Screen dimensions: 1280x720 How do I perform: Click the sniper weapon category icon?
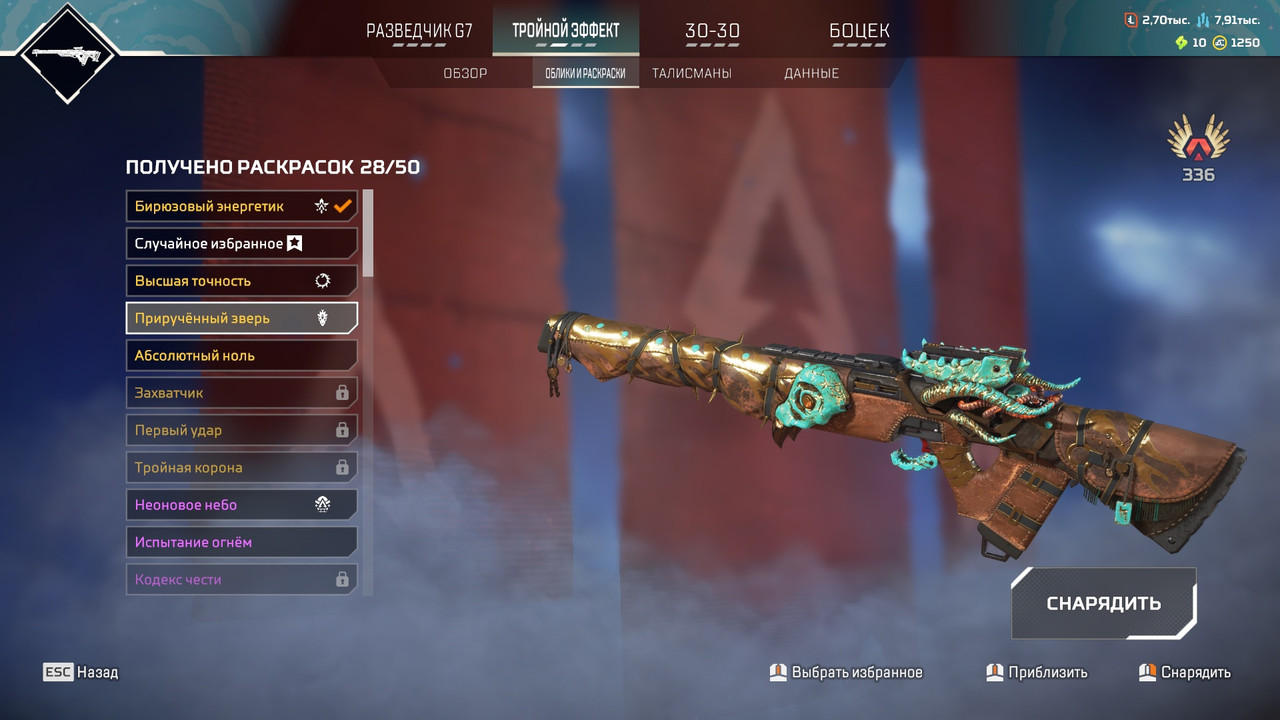(x=66, y=53)
